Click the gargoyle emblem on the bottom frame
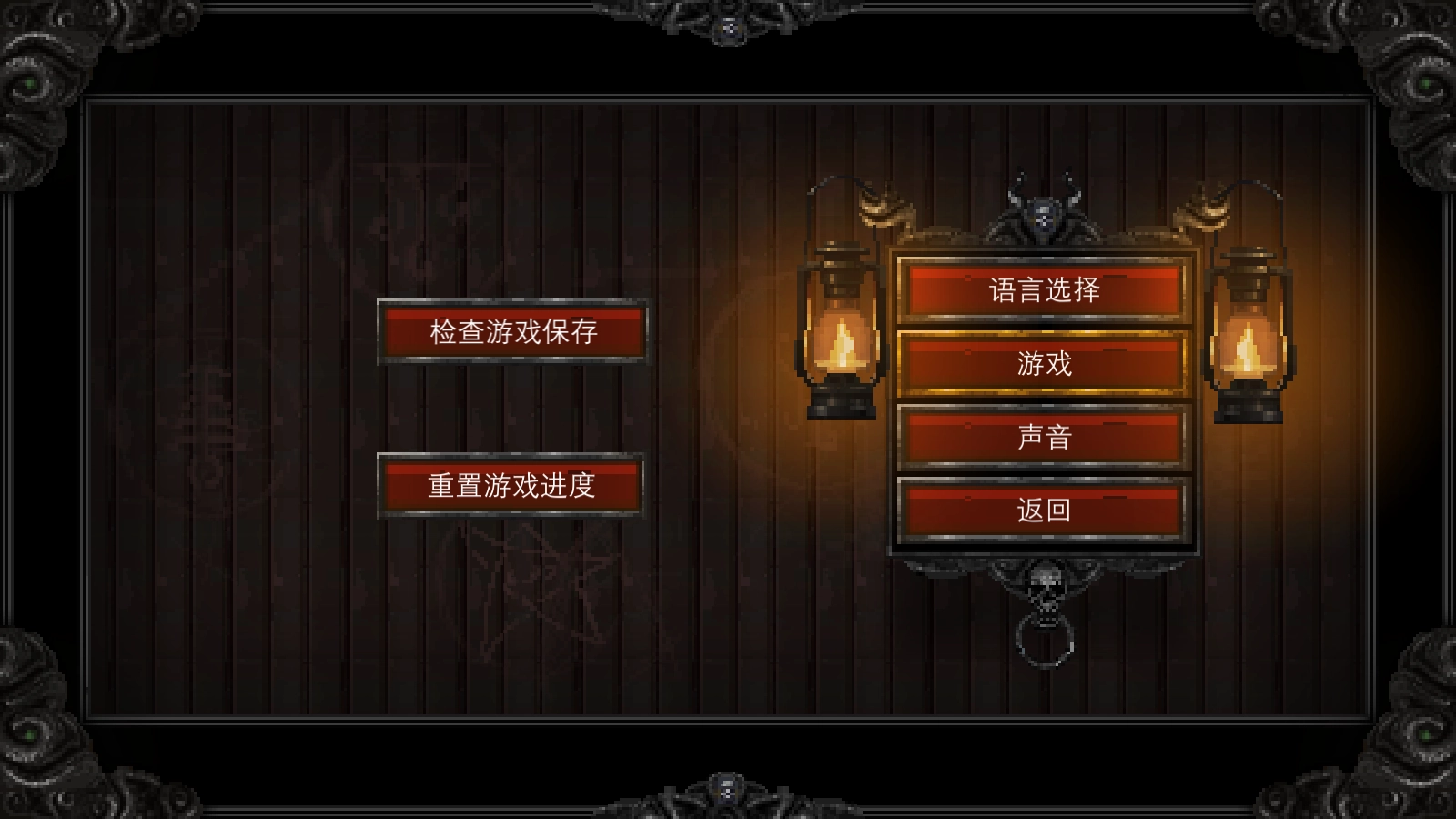This screenshot has width=1456, height=819. point(728,792)
